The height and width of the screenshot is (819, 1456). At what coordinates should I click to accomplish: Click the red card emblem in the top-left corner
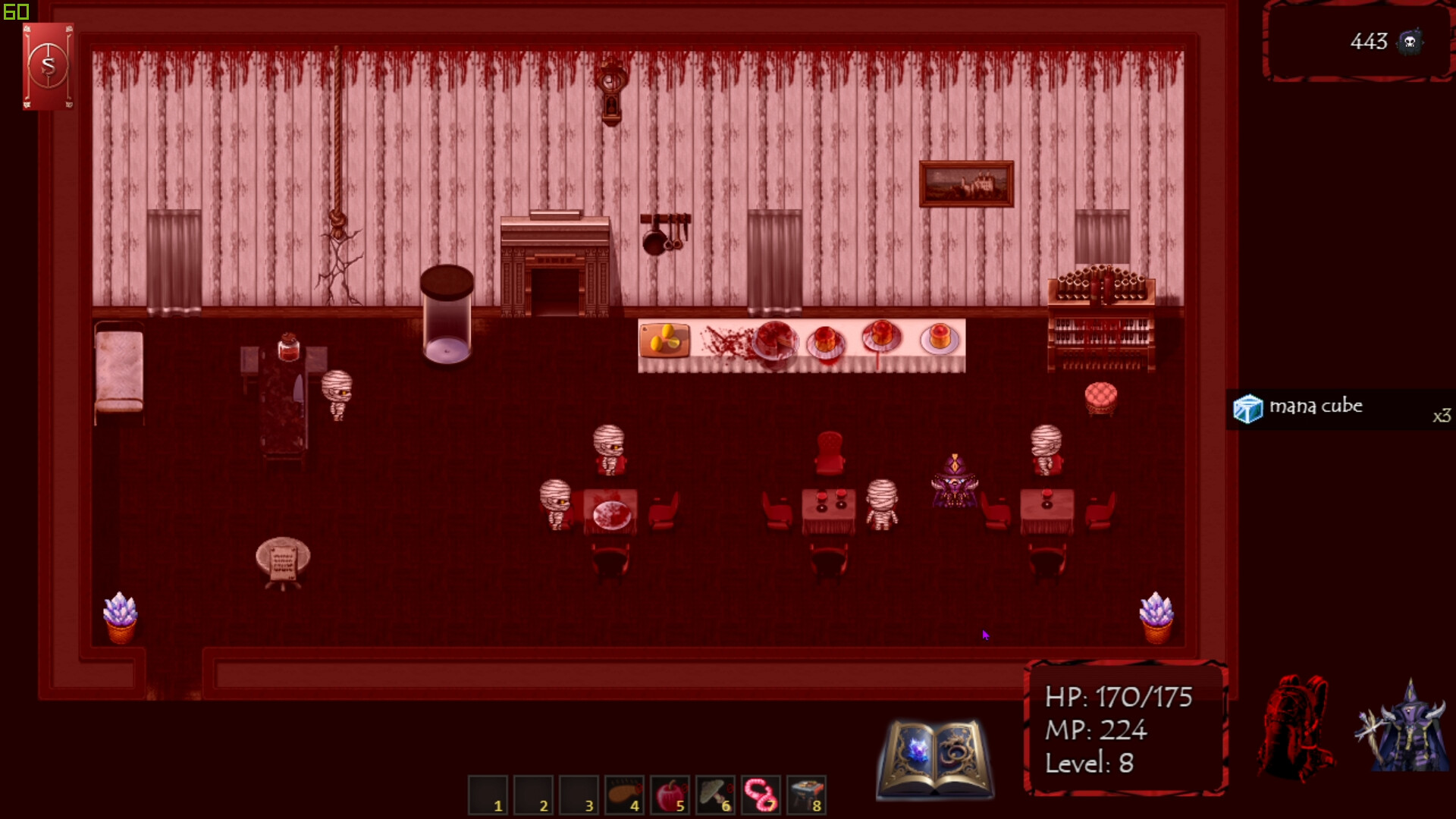[x=48, y=66]
